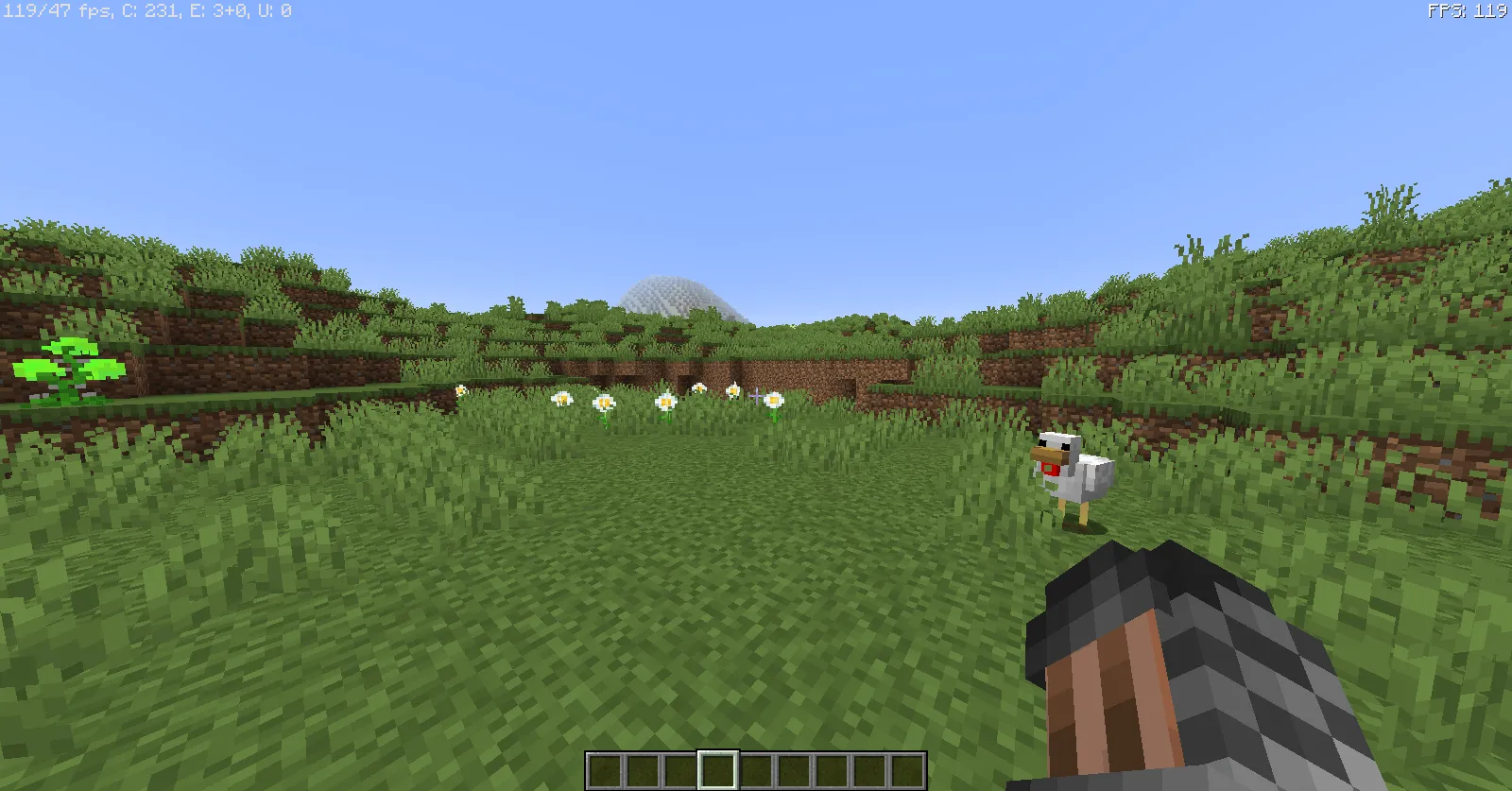Select the third hotbar slot
Image resolution: width=1512 pixels, height=791 pixels.
[679, 768]
